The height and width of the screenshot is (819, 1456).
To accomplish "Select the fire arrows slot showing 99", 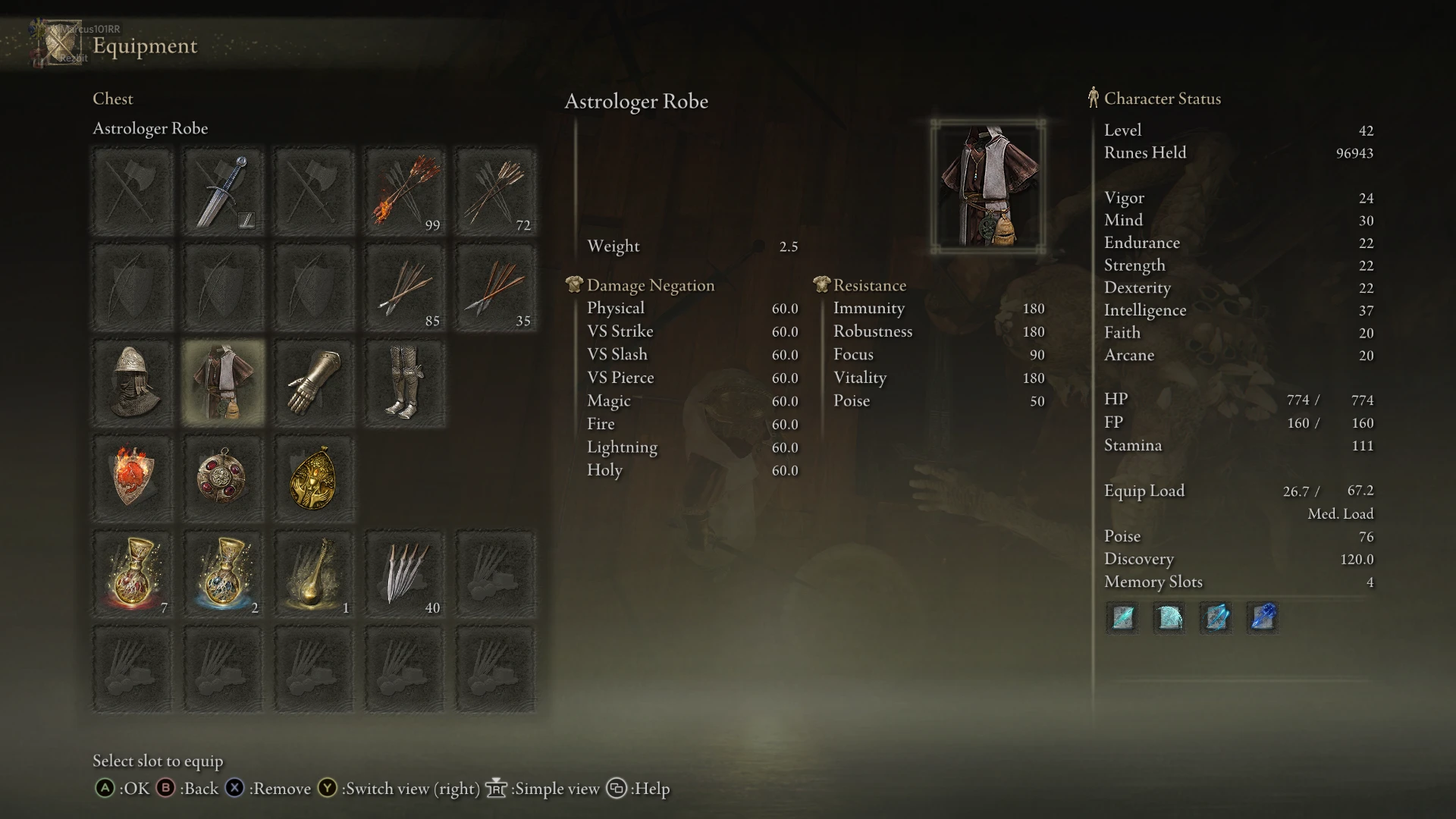I will point(405,191).
